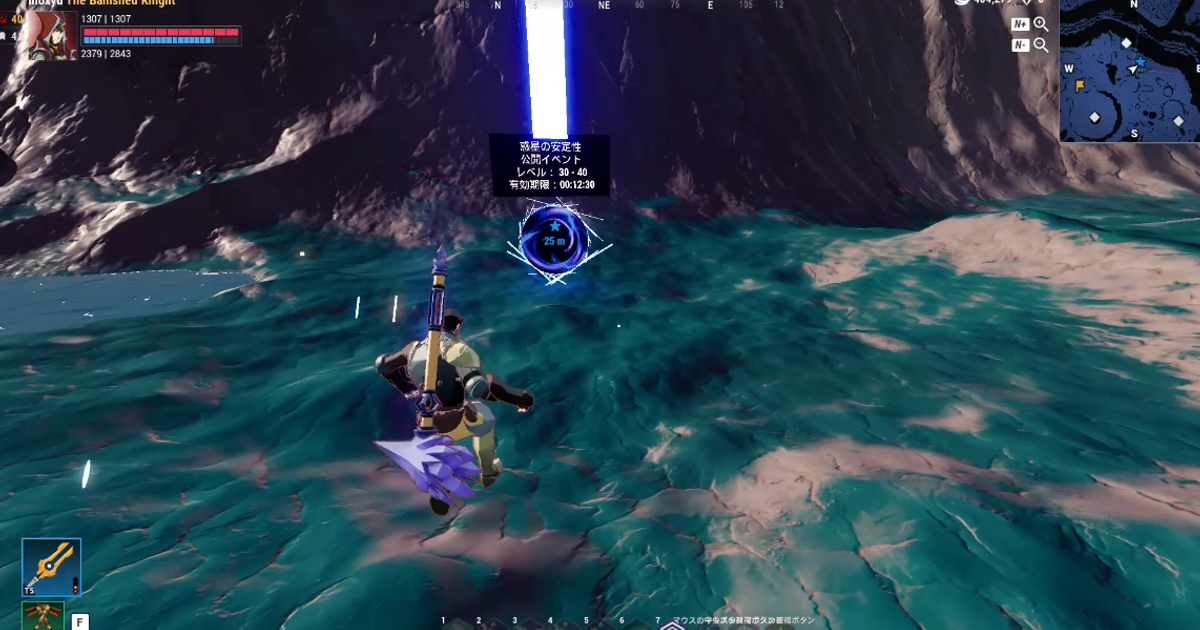
Task: Click the minimap zoom-out magnifier
Action: [x=1041, y=45]
